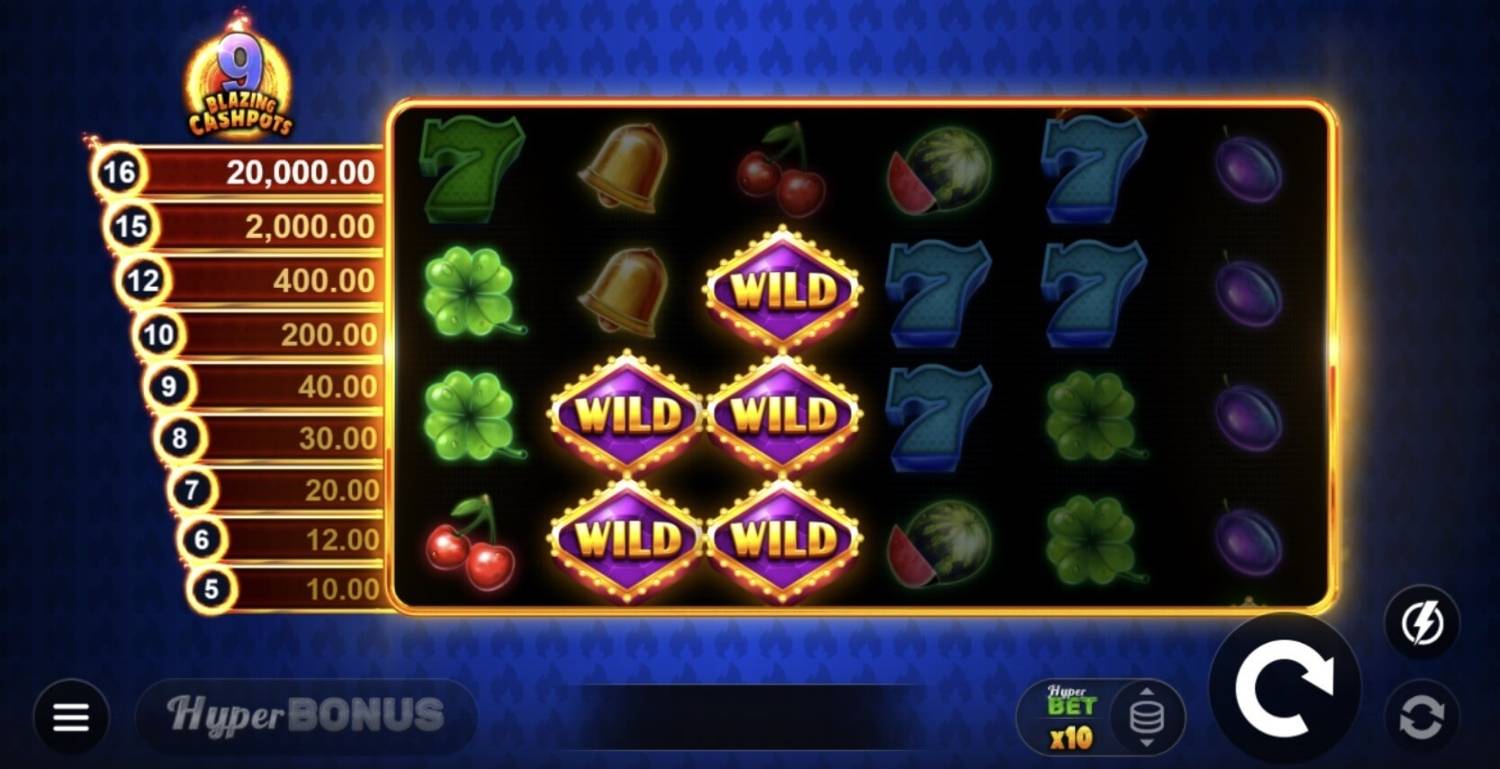Screen dimensions: 1500x769
Task: Click the Hyper Bonus button
Action: (308, 717)
